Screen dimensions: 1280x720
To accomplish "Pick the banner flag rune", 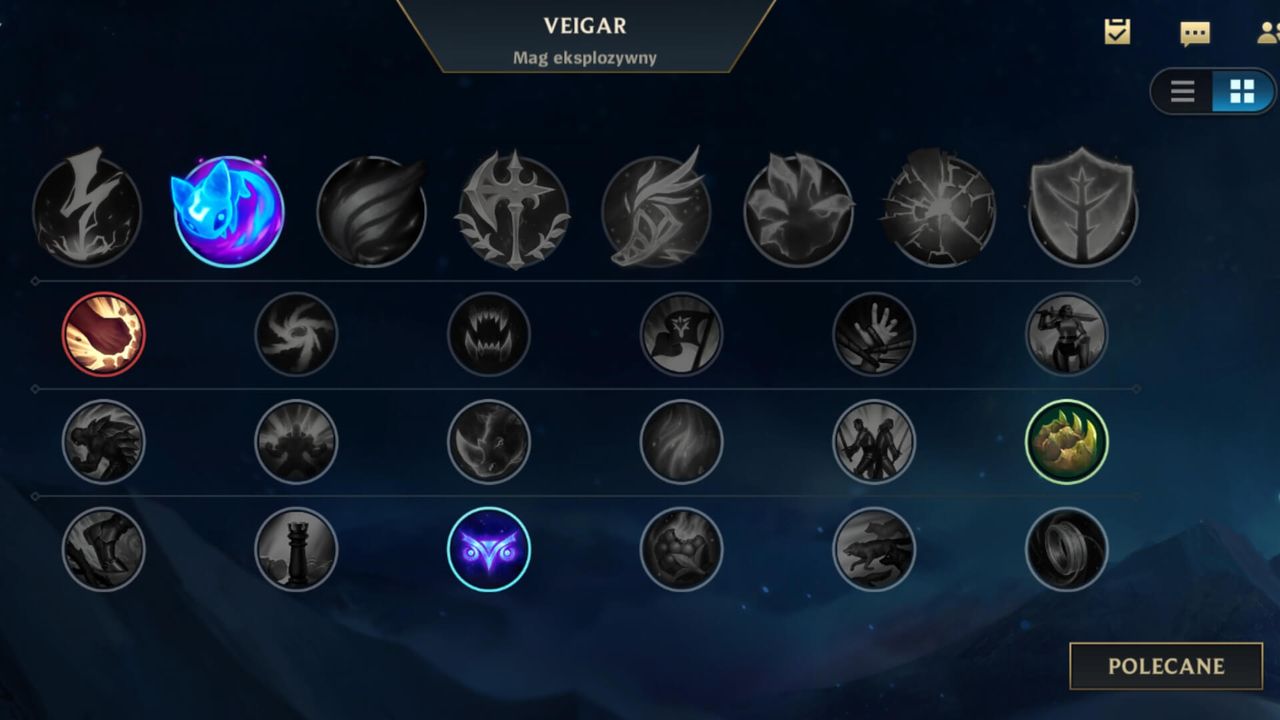I will 681,334.
